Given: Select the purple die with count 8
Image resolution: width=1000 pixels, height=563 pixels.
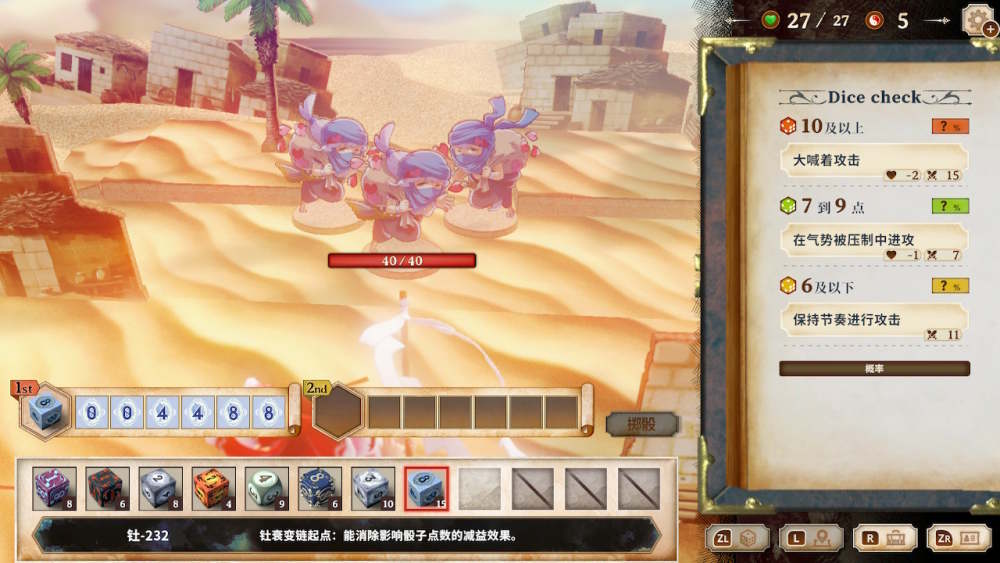Looking at the screenshot, I should [x=53, y=488].
